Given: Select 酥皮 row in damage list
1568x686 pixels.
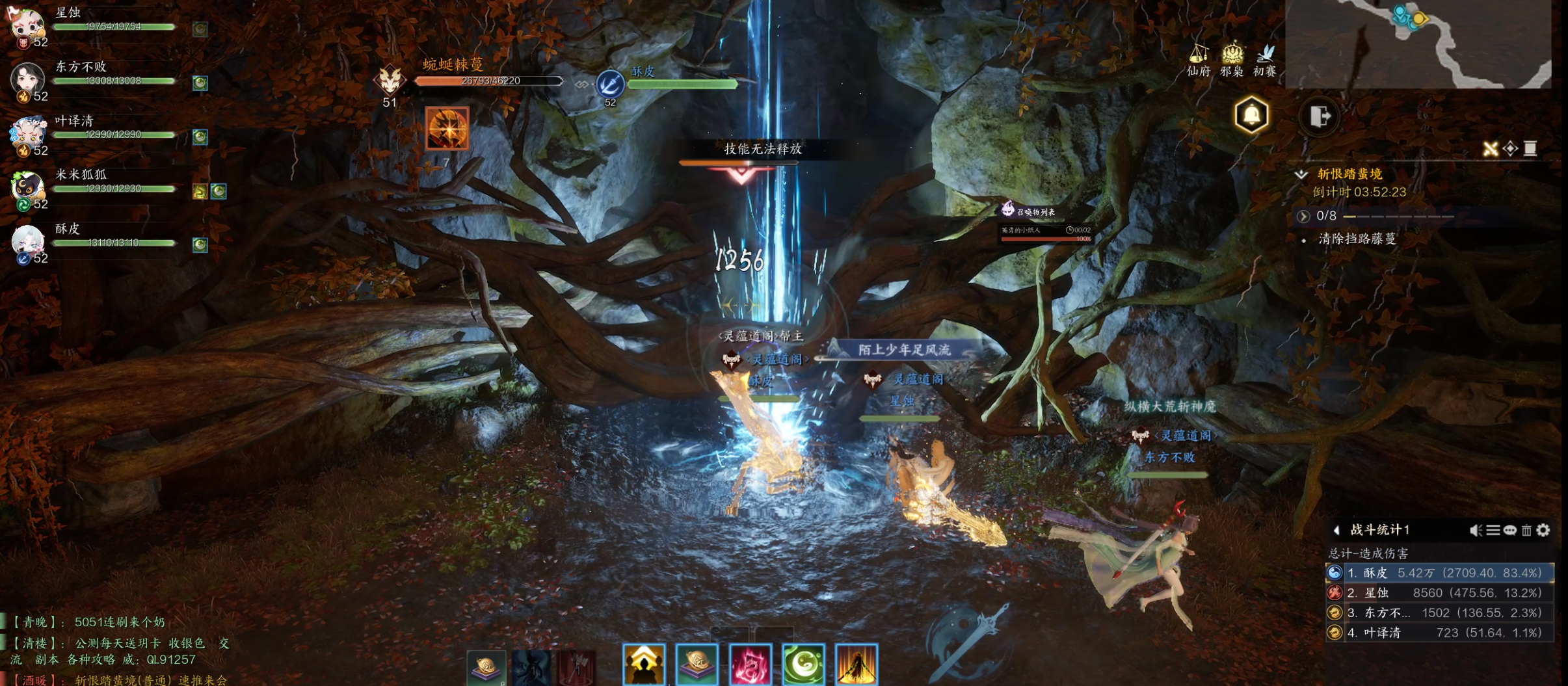Looking at the screenshot, I should tap(1439, 573).
